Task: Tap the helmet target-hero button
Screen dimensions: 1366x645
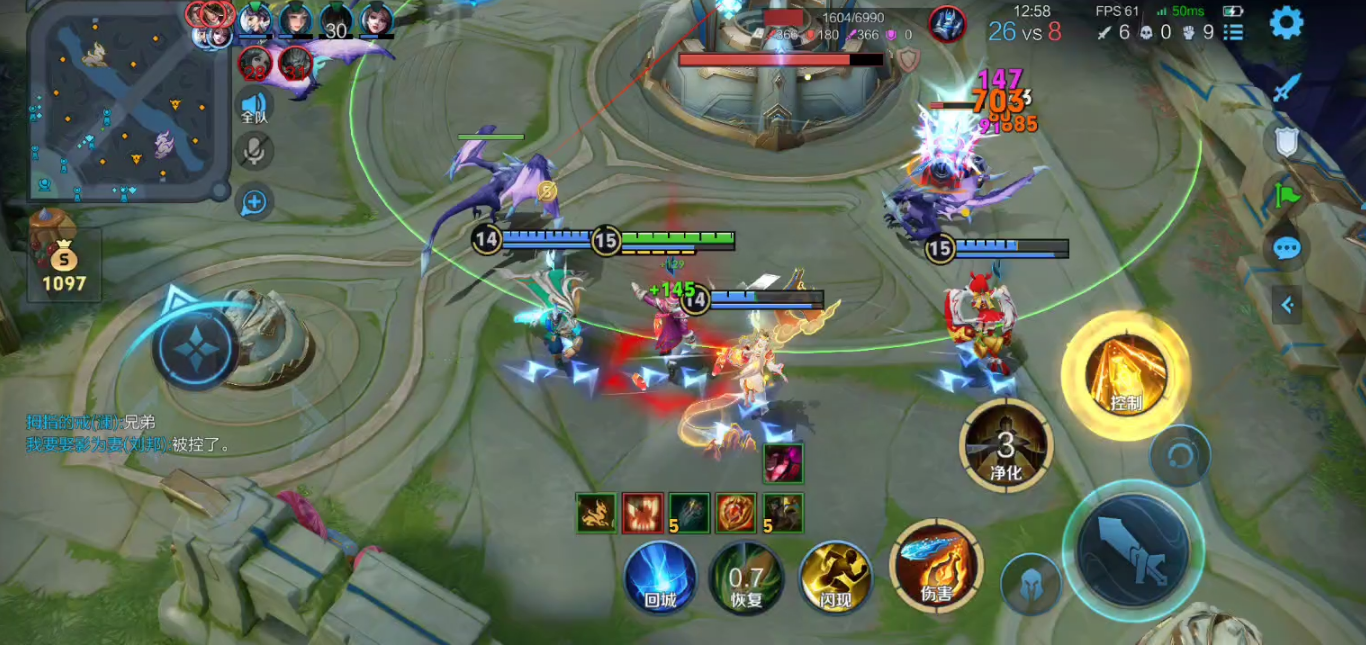Action: 1031,584
